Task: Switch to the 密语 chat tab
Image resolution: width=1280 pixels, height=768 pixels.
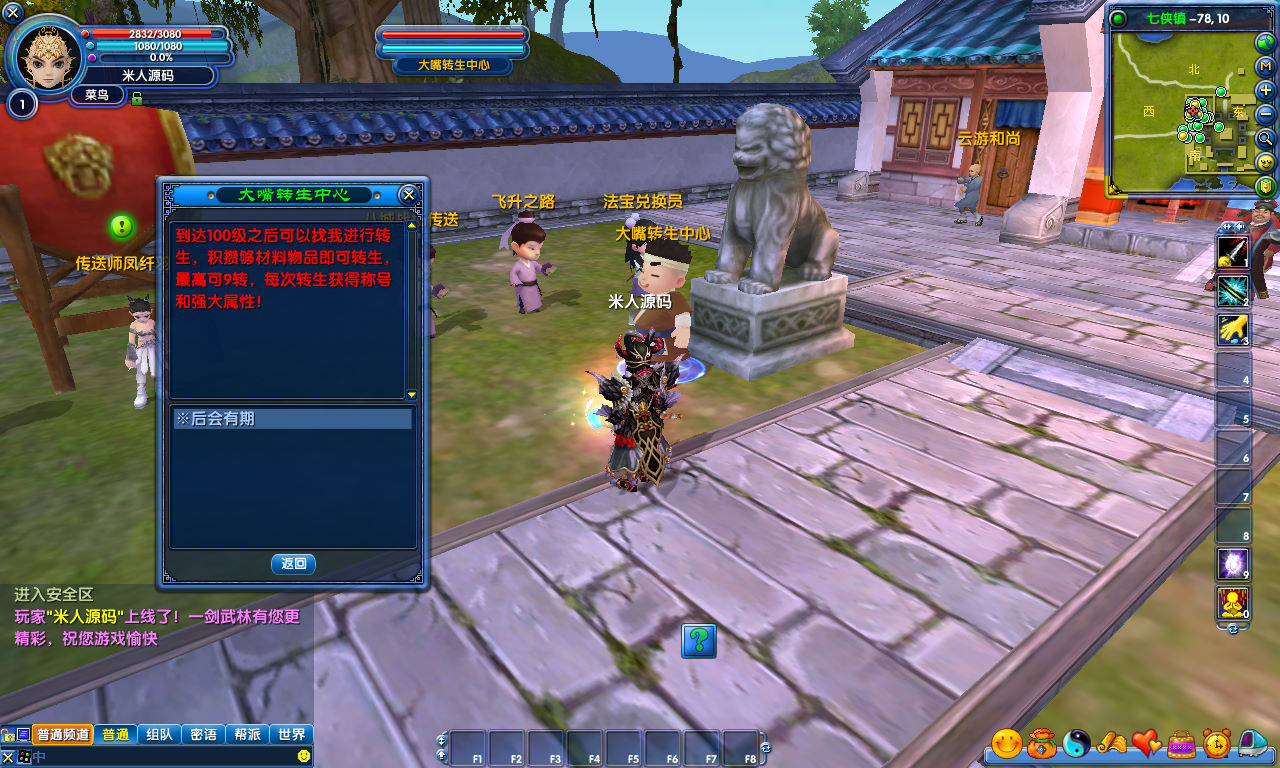Action: 203,734
